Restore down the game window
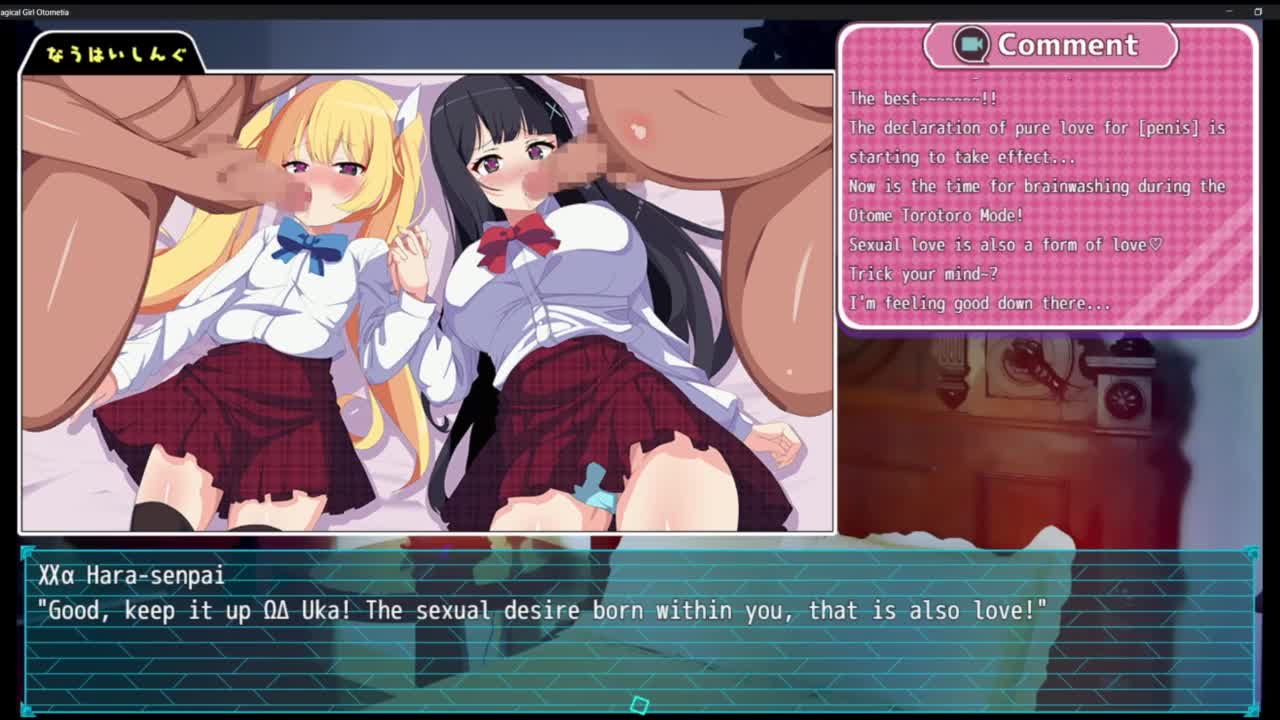Image resolution: width=1280 pixels, height=720 pixels. click(x=1258, y=12)
